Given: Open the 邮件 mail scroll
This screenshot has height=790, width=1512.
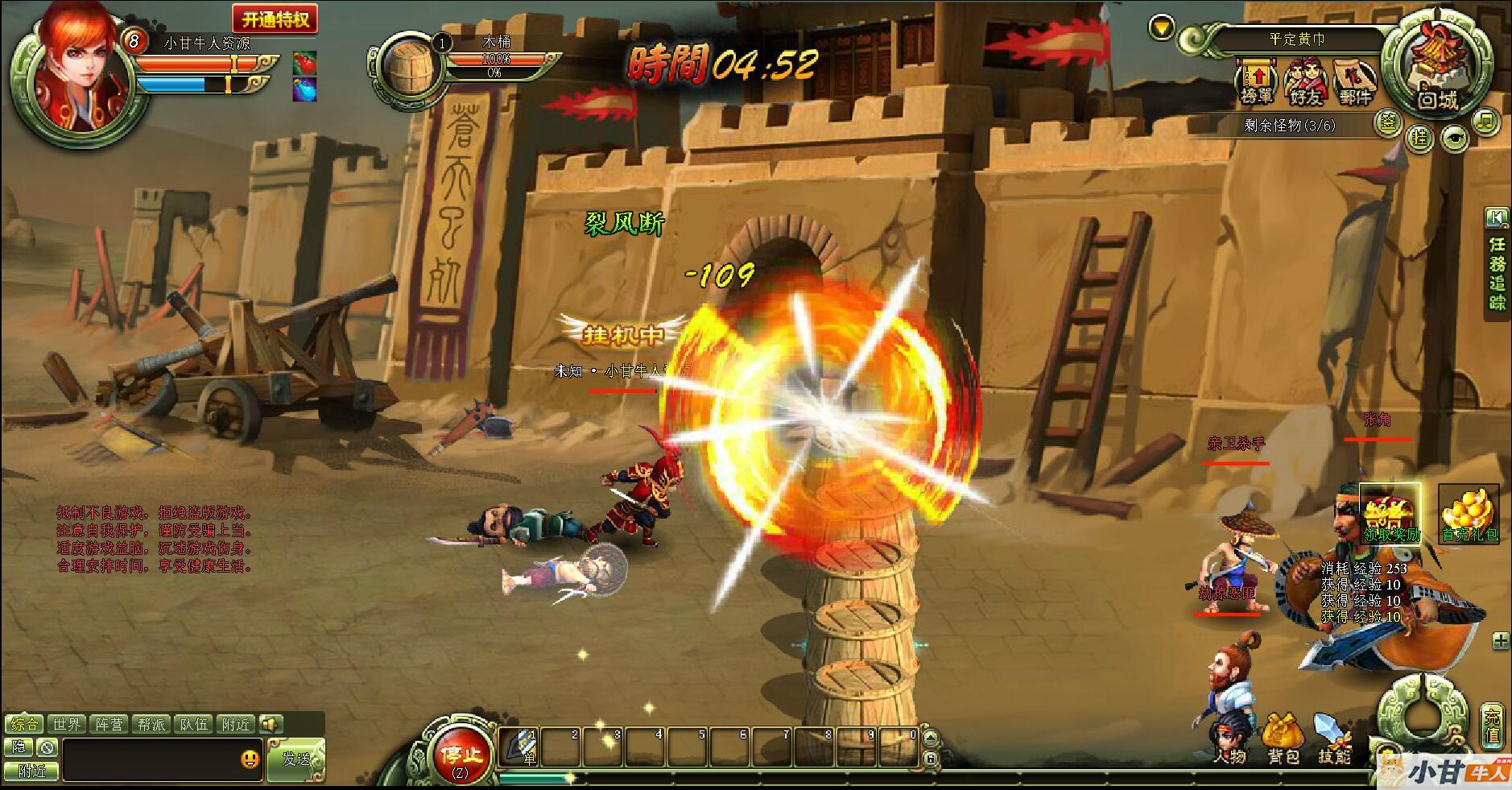Looking at the screenshot, I should (1355, 83).
